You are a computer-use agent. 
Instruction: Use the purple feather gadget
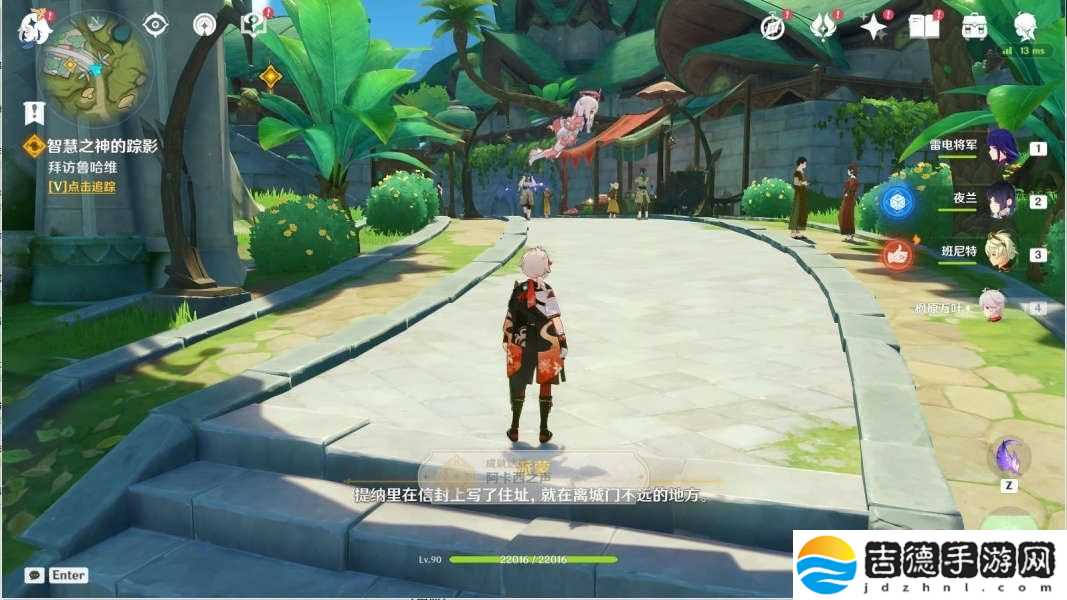coord(1009,457)
